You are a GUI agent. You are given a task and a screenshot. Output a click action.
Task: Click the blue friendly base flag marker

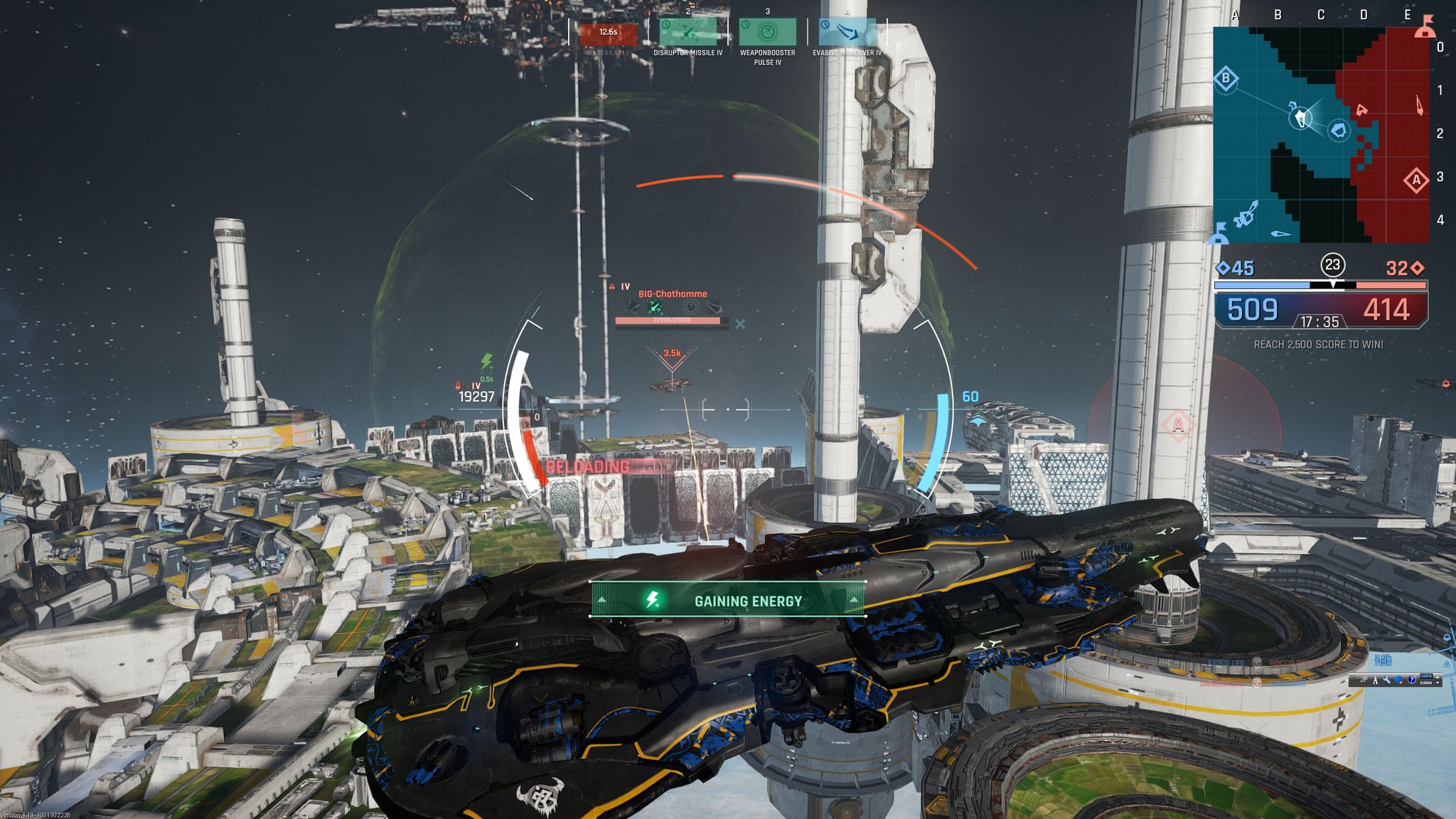pos(1219,233)
